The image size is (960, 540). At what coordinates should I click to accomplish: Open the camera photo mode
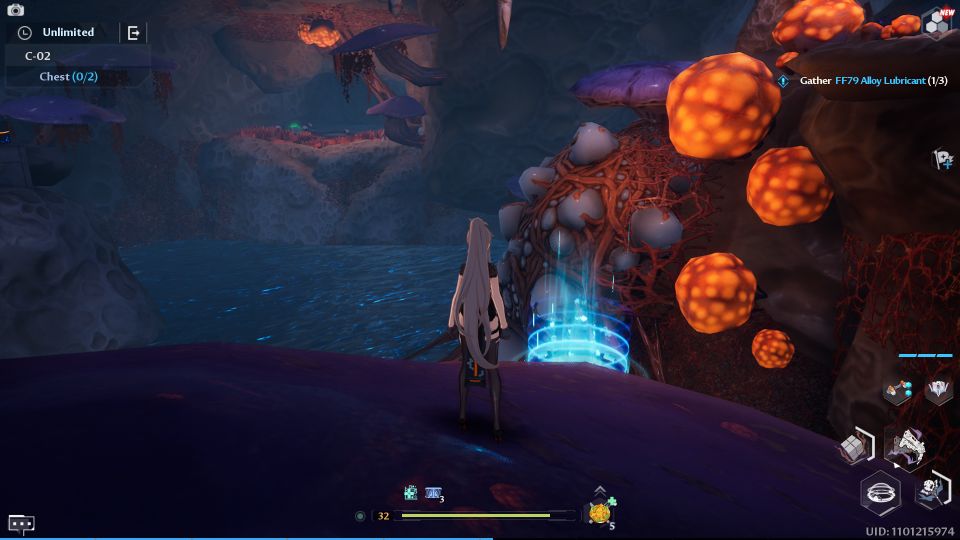click(x=15, y=9)
